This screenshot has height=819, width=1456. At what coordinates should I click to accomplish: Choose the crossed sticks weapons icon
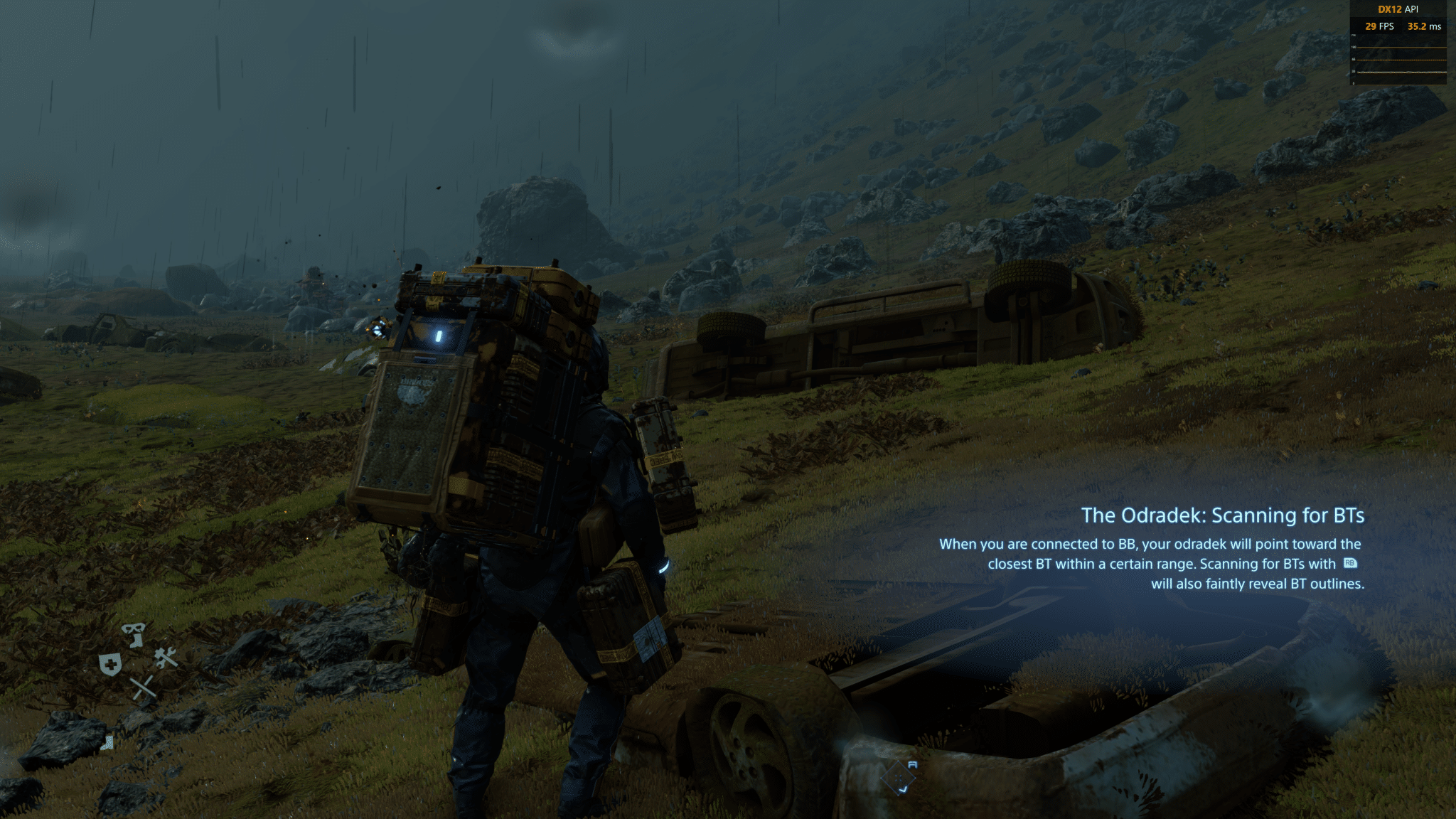[142, 687]
